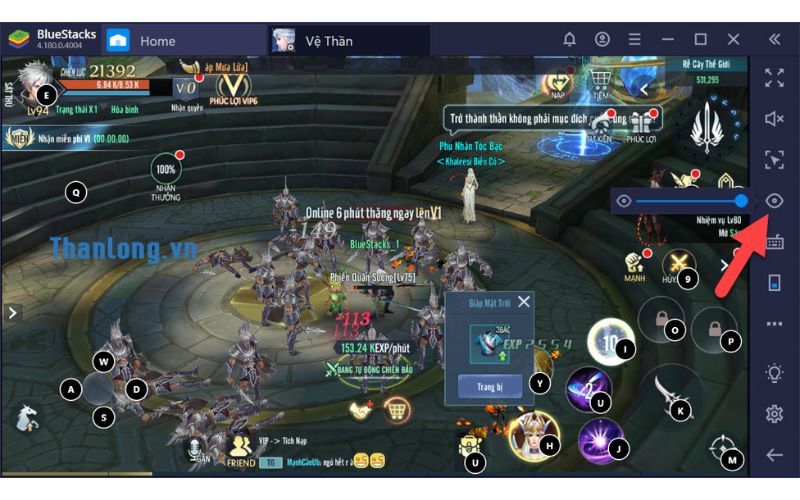The height and width of the screenshot is (500, 800).
Task: Open BlueStacks settings gear in sidebar
Action: [774, 414]
